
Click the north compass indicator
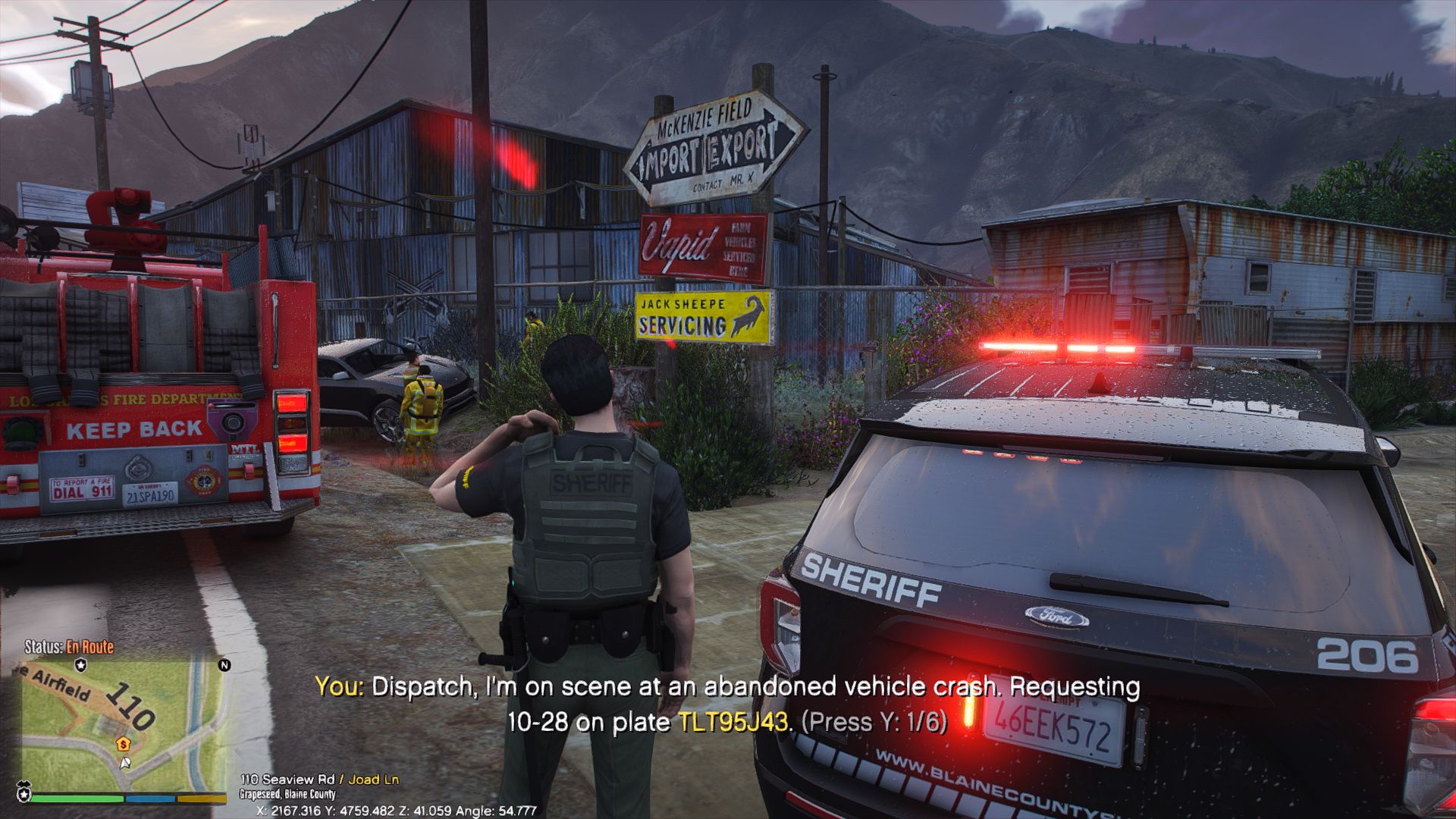click(224, 665)
